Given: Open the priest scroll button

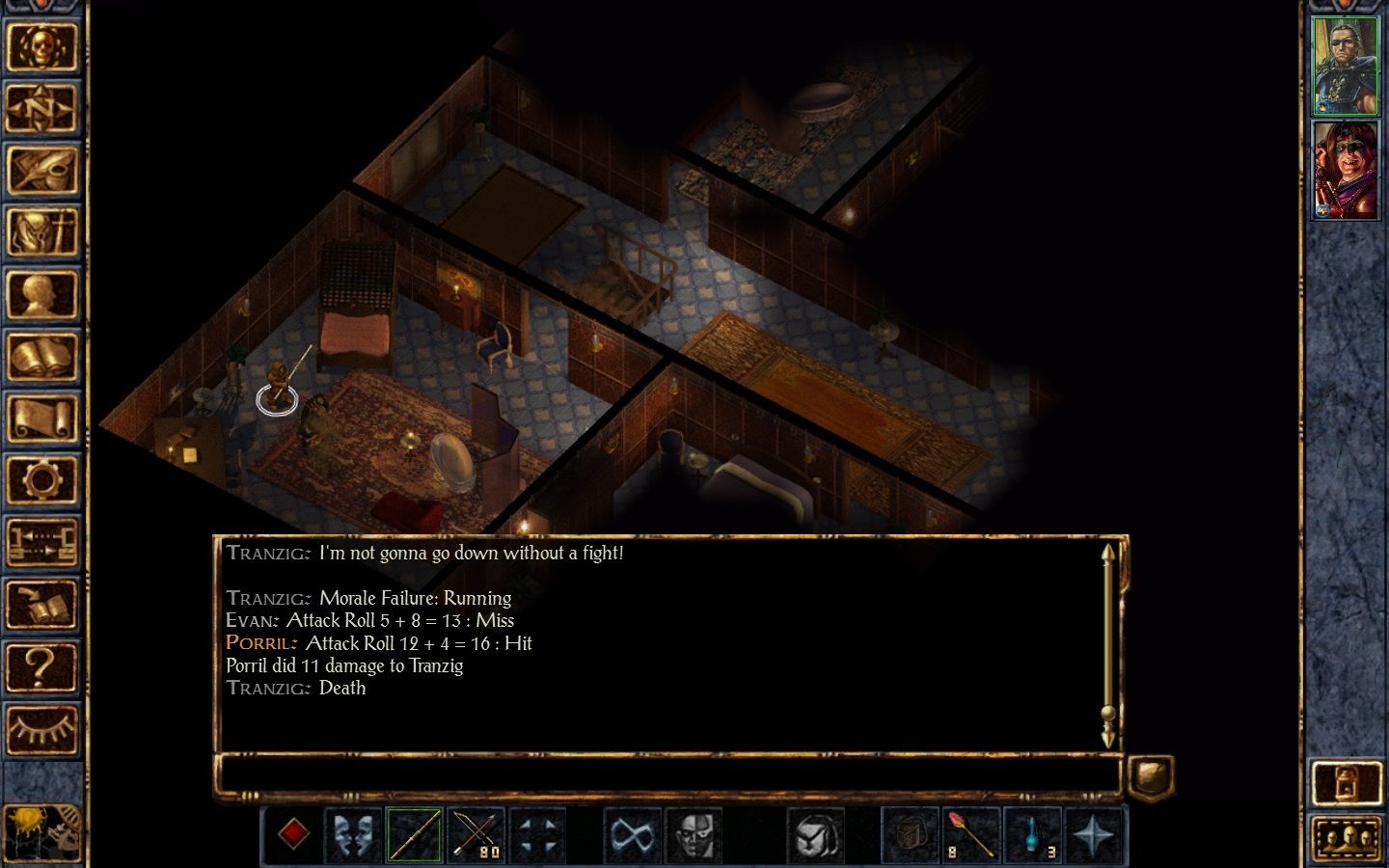Looking at the screenshot, I should click(x=41, y=419).
